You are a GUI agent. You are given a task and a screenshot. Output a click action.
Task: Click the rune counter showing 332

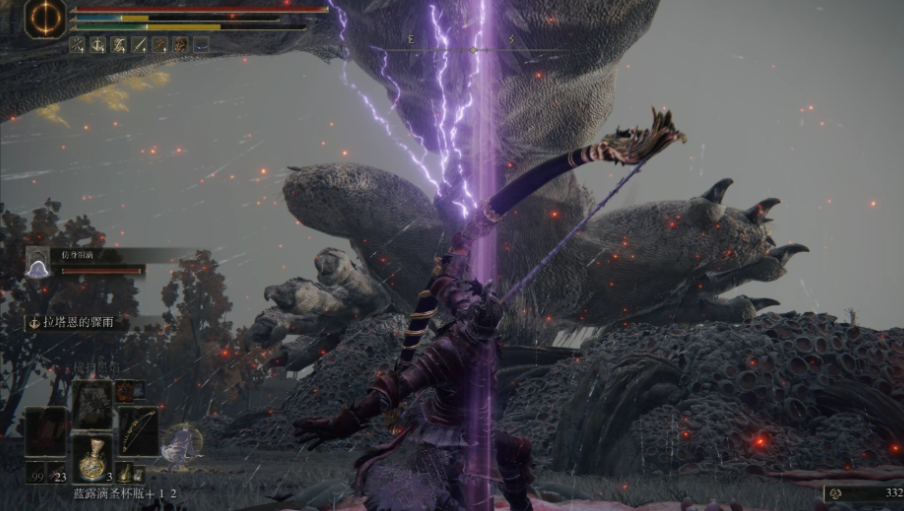coord(862,493)
